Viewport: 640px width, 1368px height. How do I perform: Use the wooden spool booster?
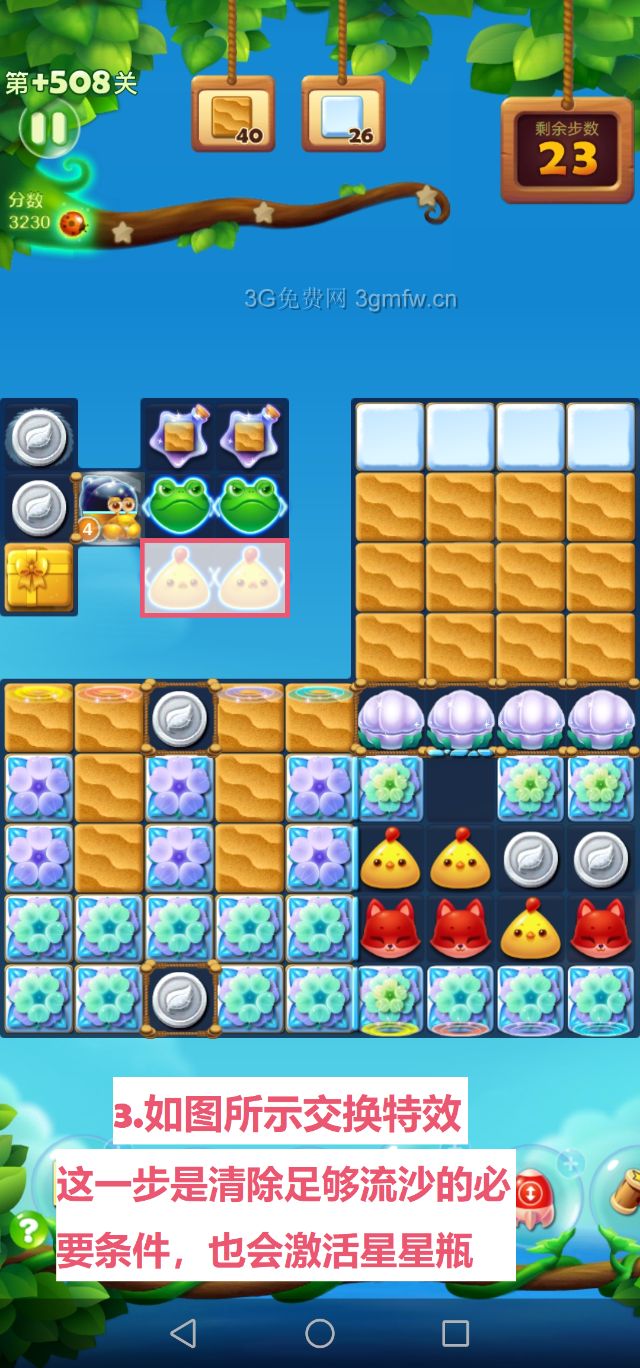click(x=622, y=1192)
